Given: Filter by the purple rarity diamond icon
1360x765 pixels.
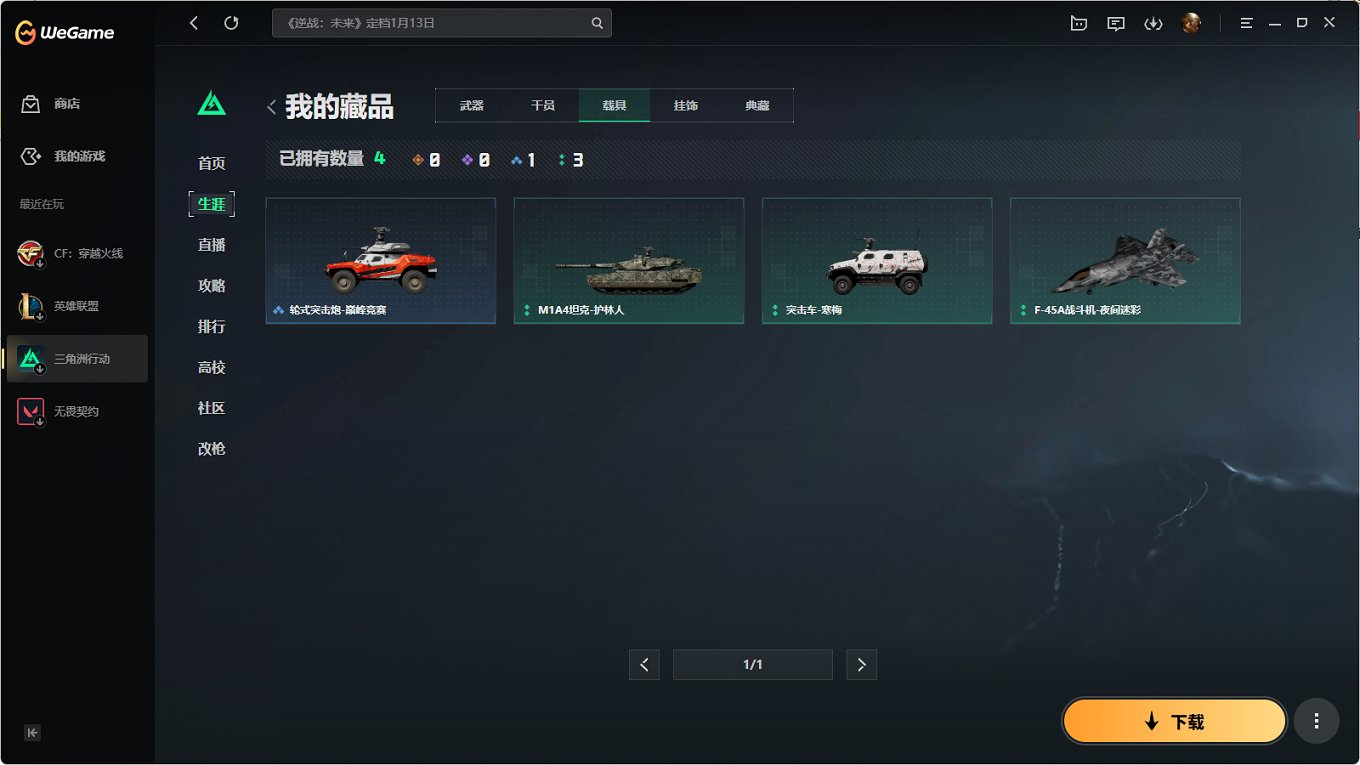Looking at the screenshot, I should click(467, 158).
